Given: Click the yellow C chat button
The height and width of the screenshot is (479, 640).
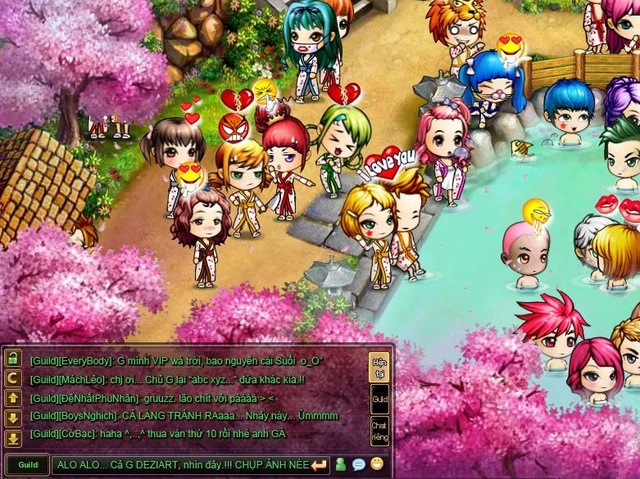Looking at the screenshot, I should click(14, 378).
